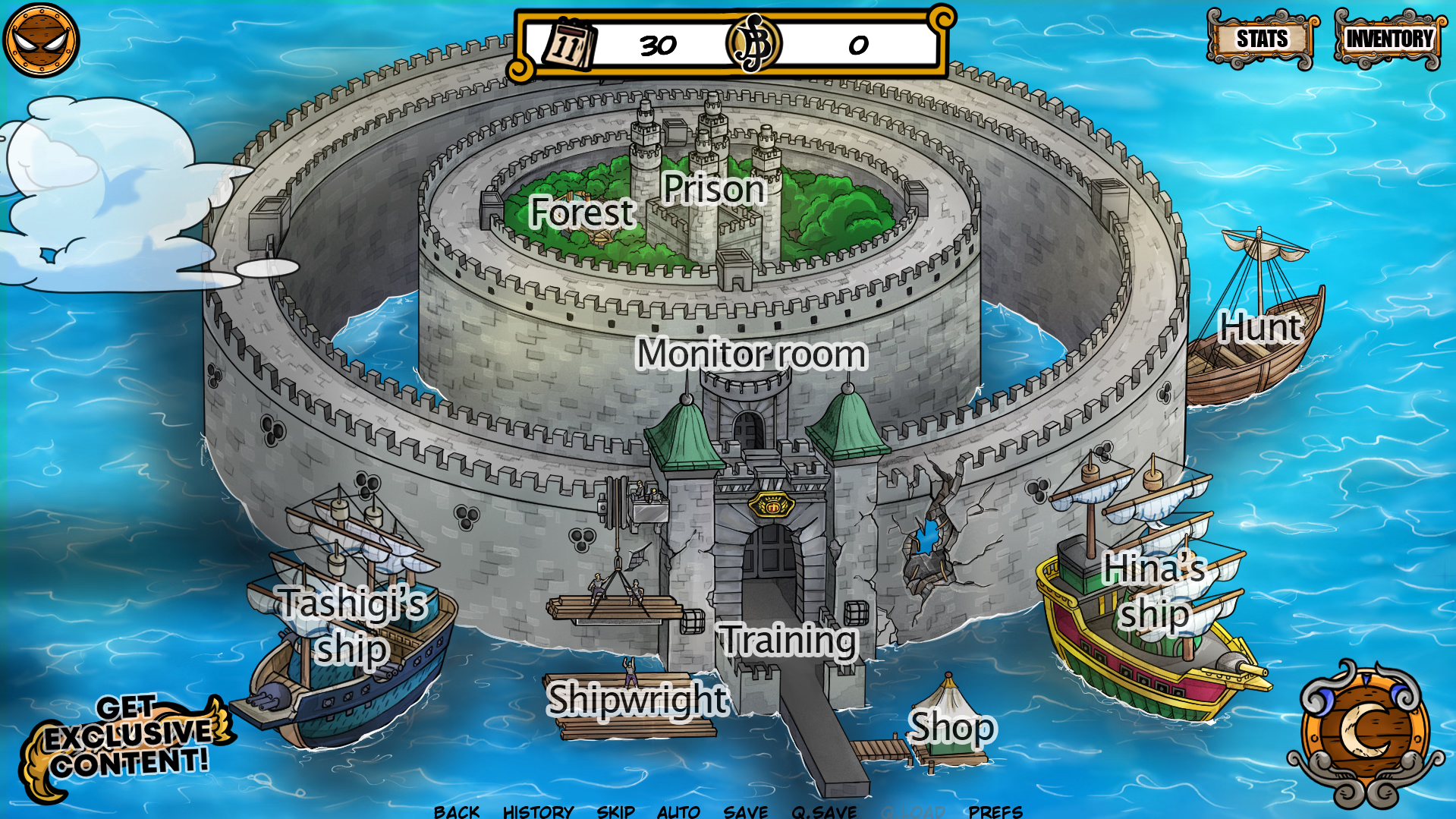Image resolution: width=1456 pixels, height=819 pixels.
Task: Visit Hina's ship
Action: pyautogui.click(x=1154, y=591)
